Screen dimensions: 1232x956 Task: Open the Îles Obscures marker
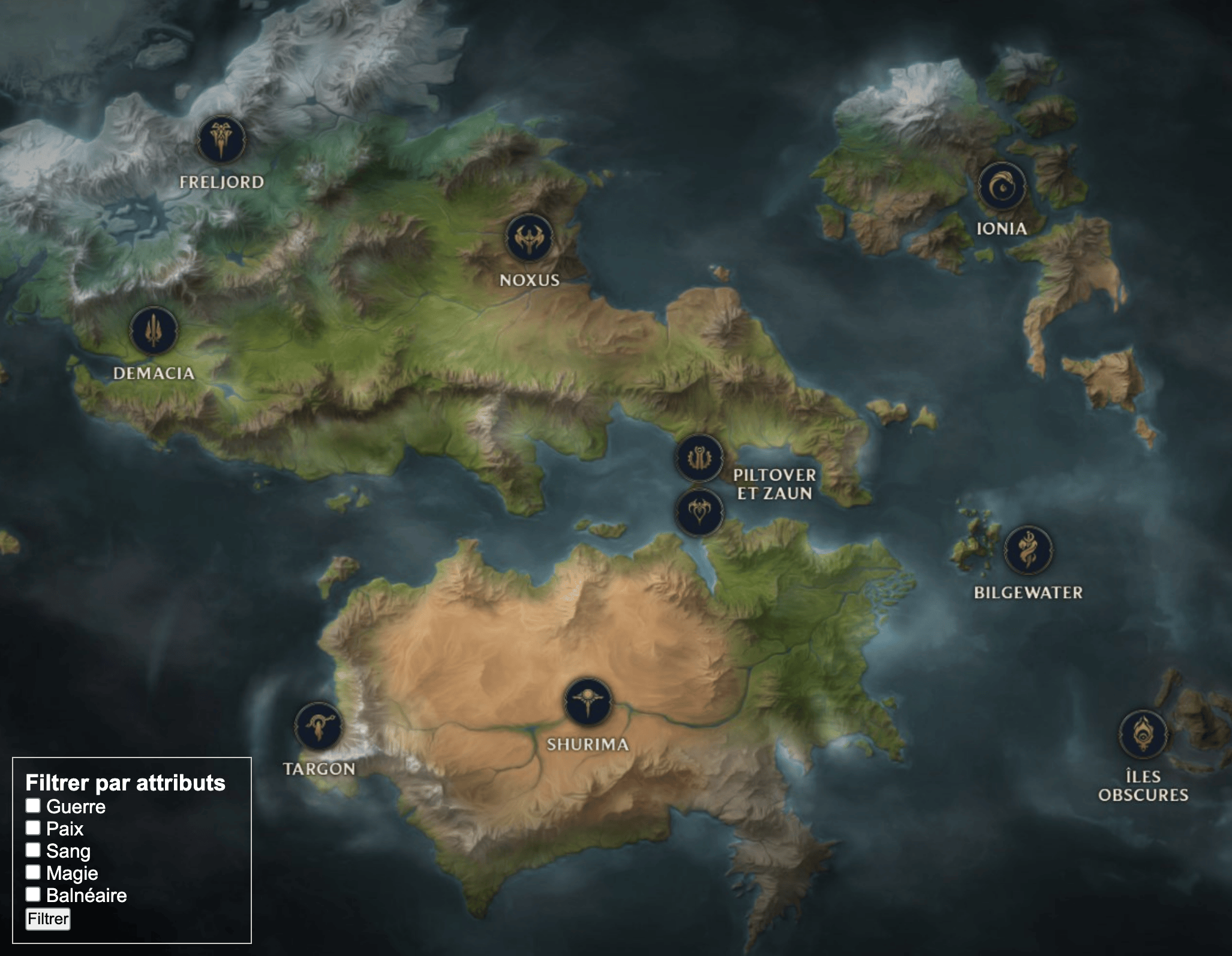point(1143,734)
